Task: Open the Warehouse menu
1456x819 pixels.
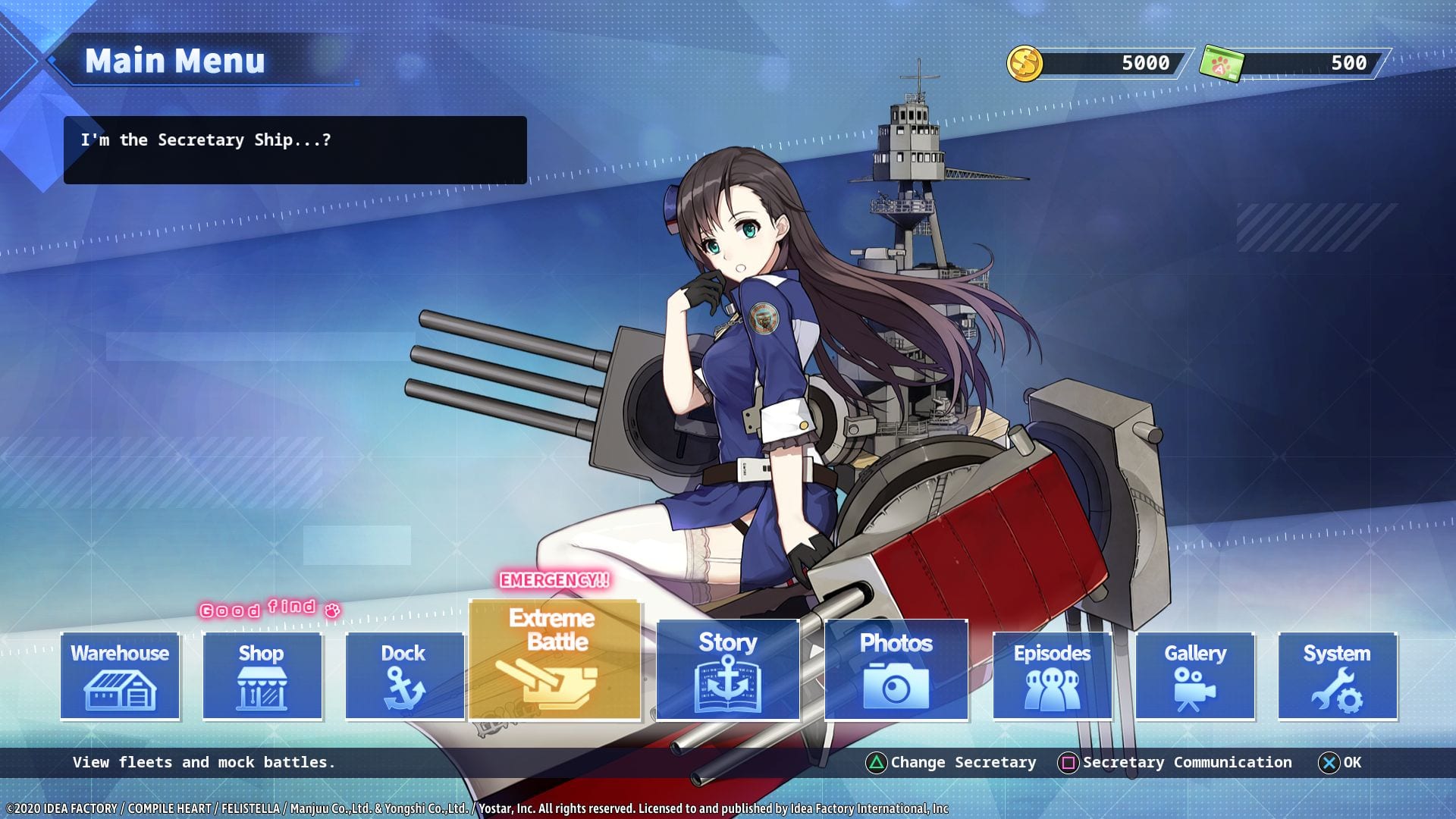Action: point(120,676)
